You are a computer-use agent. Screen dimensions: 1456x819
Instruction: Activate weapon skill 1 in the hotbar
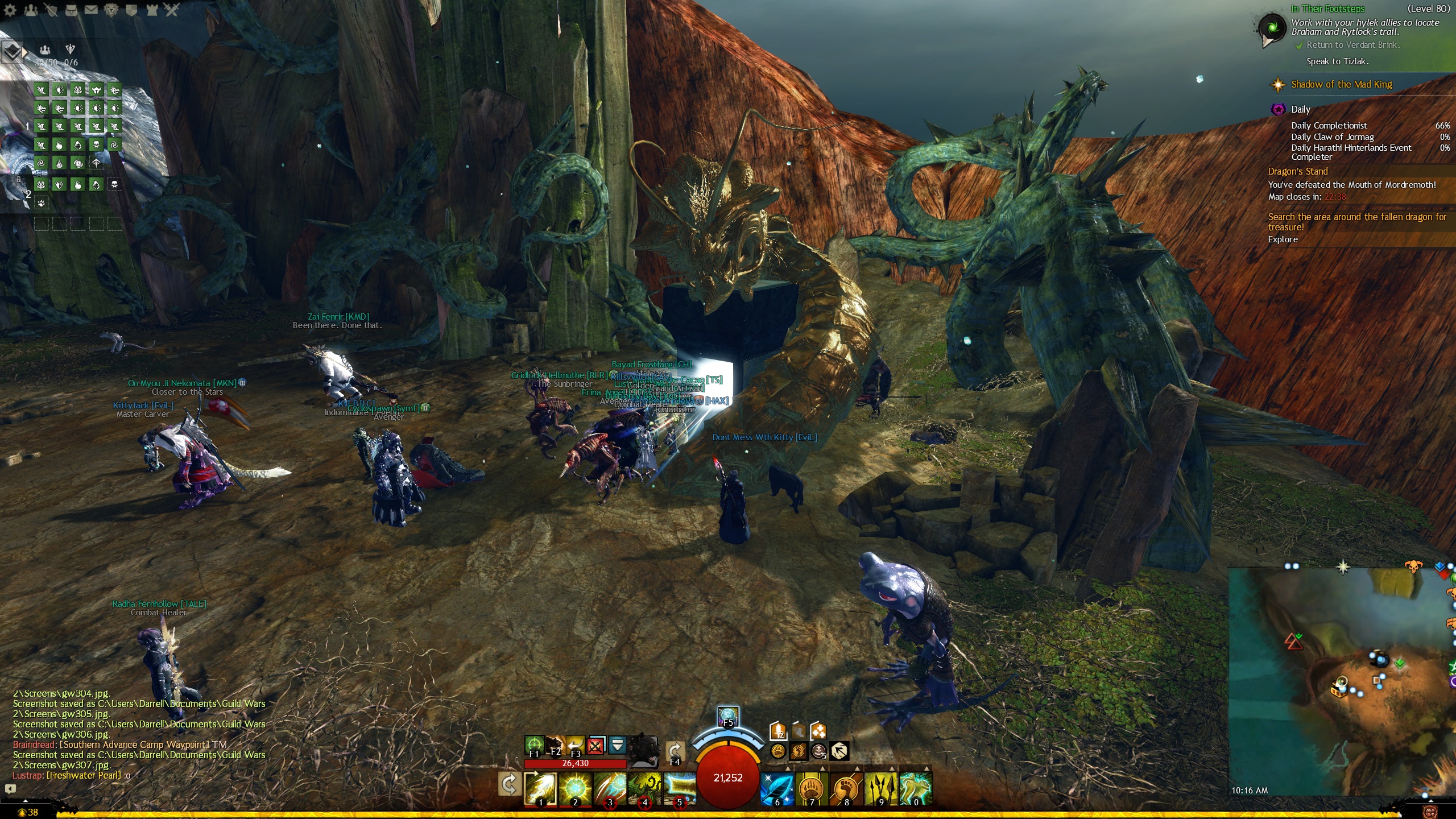(540, 788)
